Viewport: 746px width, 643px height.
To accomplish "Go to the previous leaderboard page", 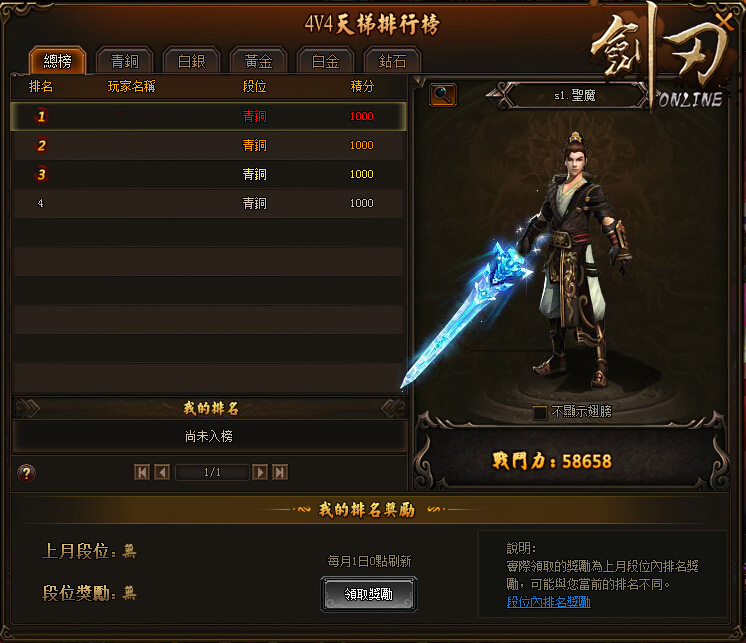I will [161, 472].
